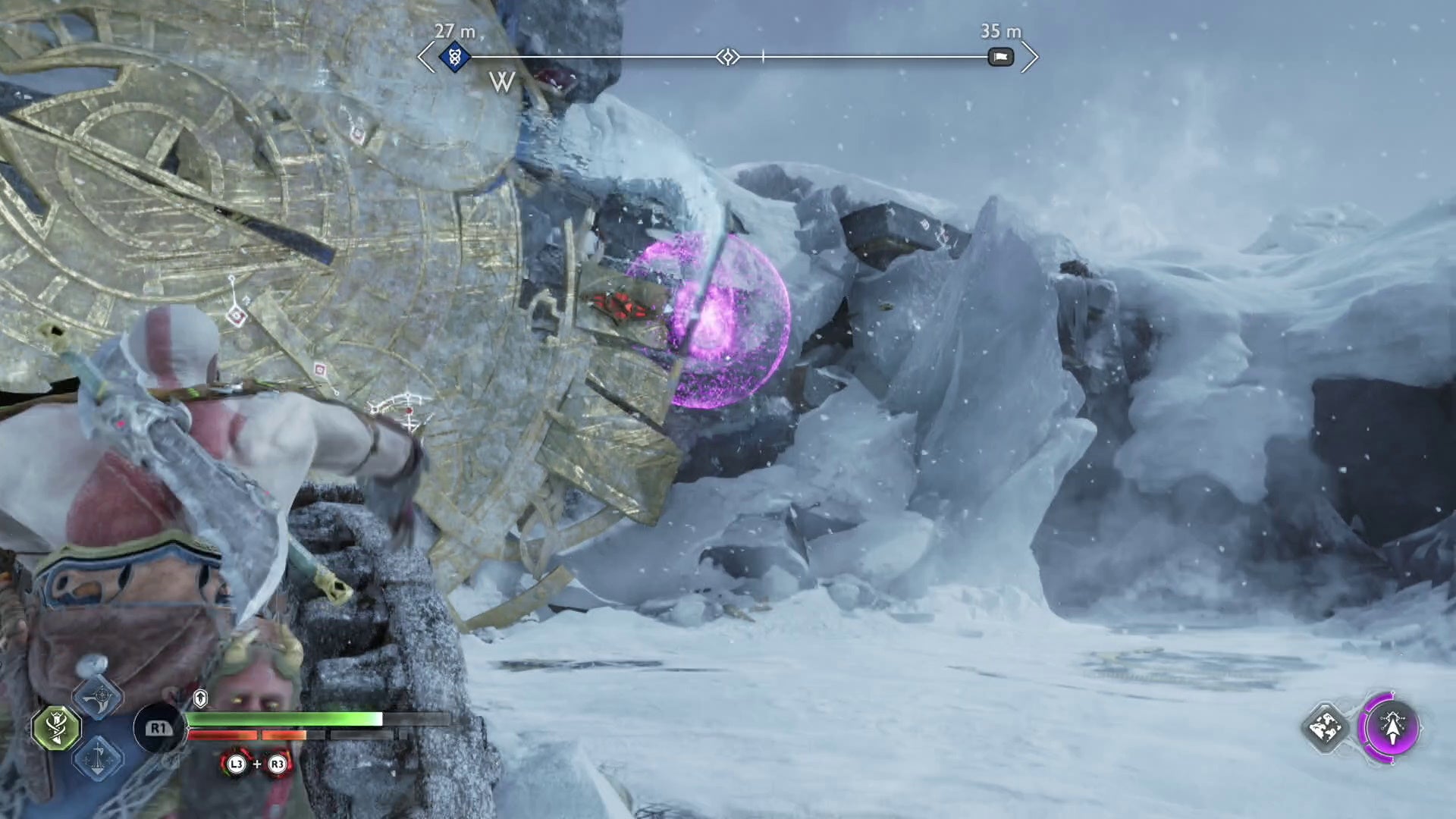Activate the purple sigil arrow icon
The height and width of the screenshot is (819, 1456).
(1392, 728)
